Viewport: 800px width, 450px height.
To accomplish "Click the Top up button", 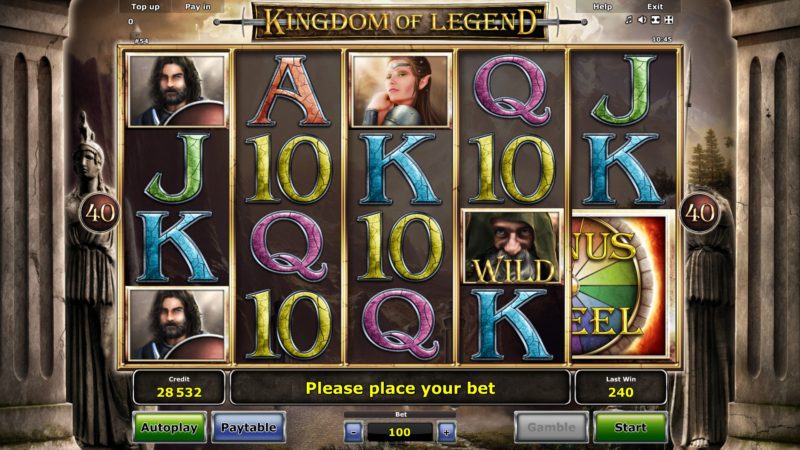I will click(146, 6).
